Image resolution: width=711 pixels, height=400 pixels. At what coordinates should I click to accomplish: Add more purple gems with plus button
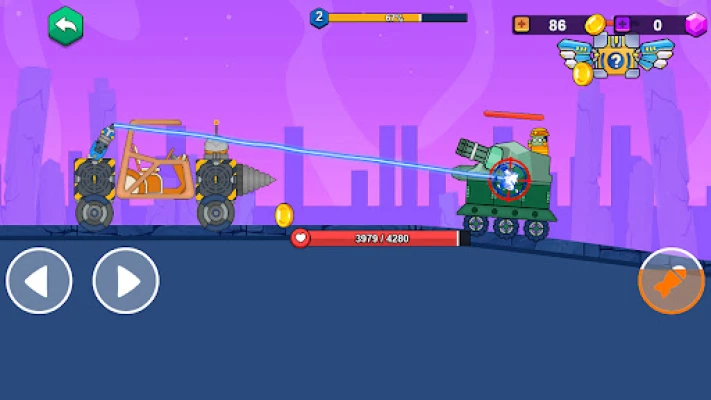pyautogui.click(x=622, y=24)
